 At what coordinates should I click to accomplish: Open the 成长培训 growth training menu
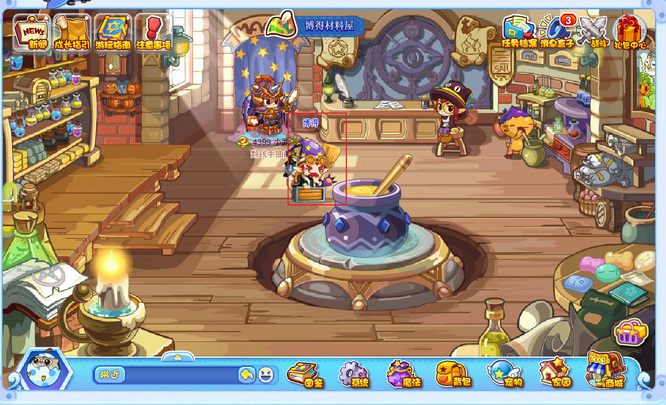coord(72,32)
